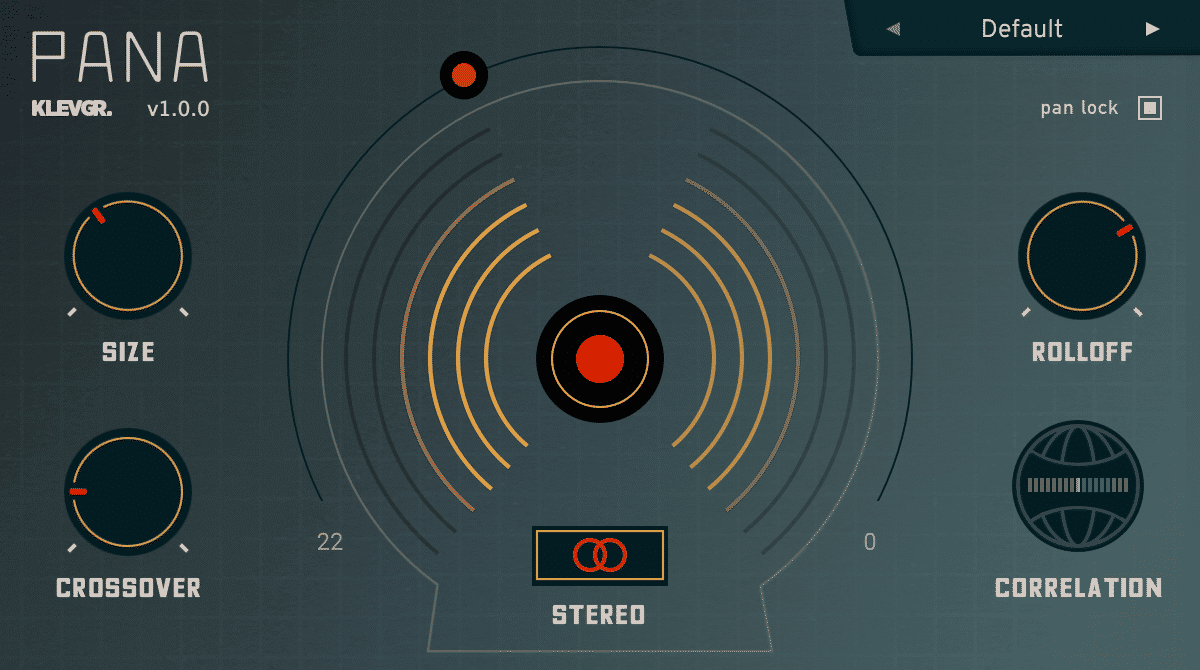1200x670 pixels.
Task: Go to the next preset
Action: coord(1152,29)
